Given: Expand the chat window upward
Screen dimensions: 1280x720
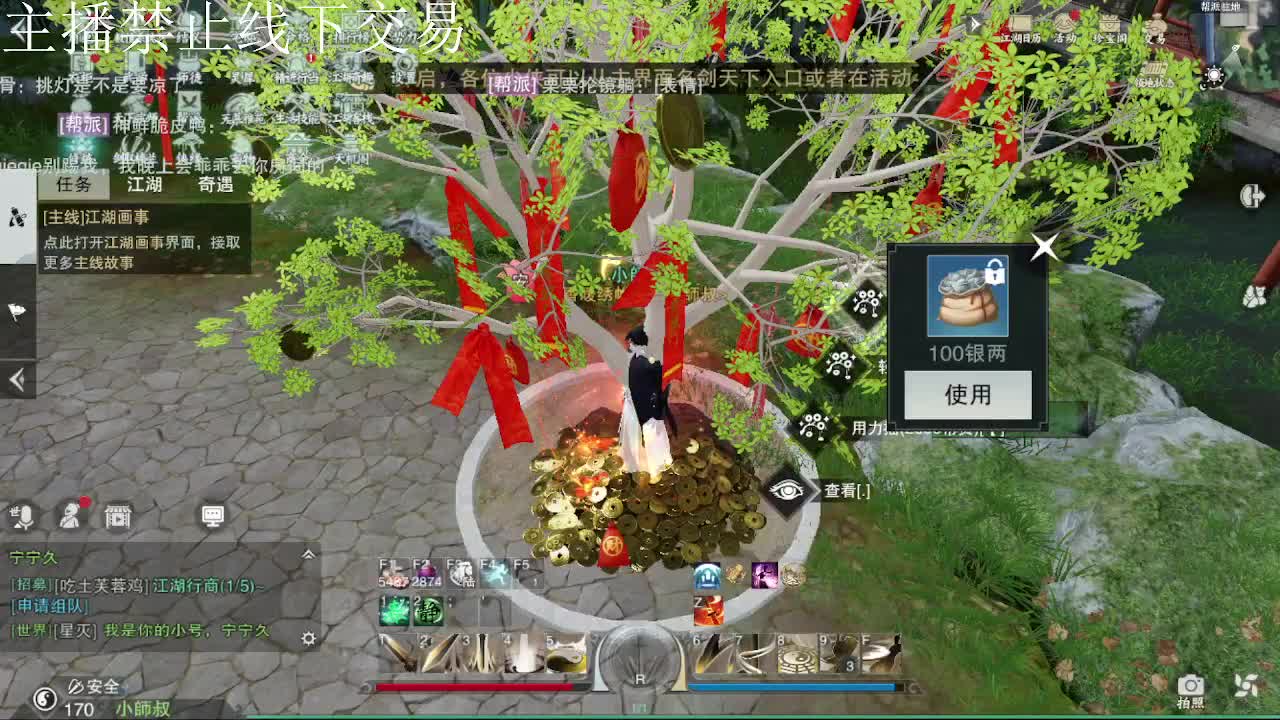Looking at the screenshot, I should point(308,555).
